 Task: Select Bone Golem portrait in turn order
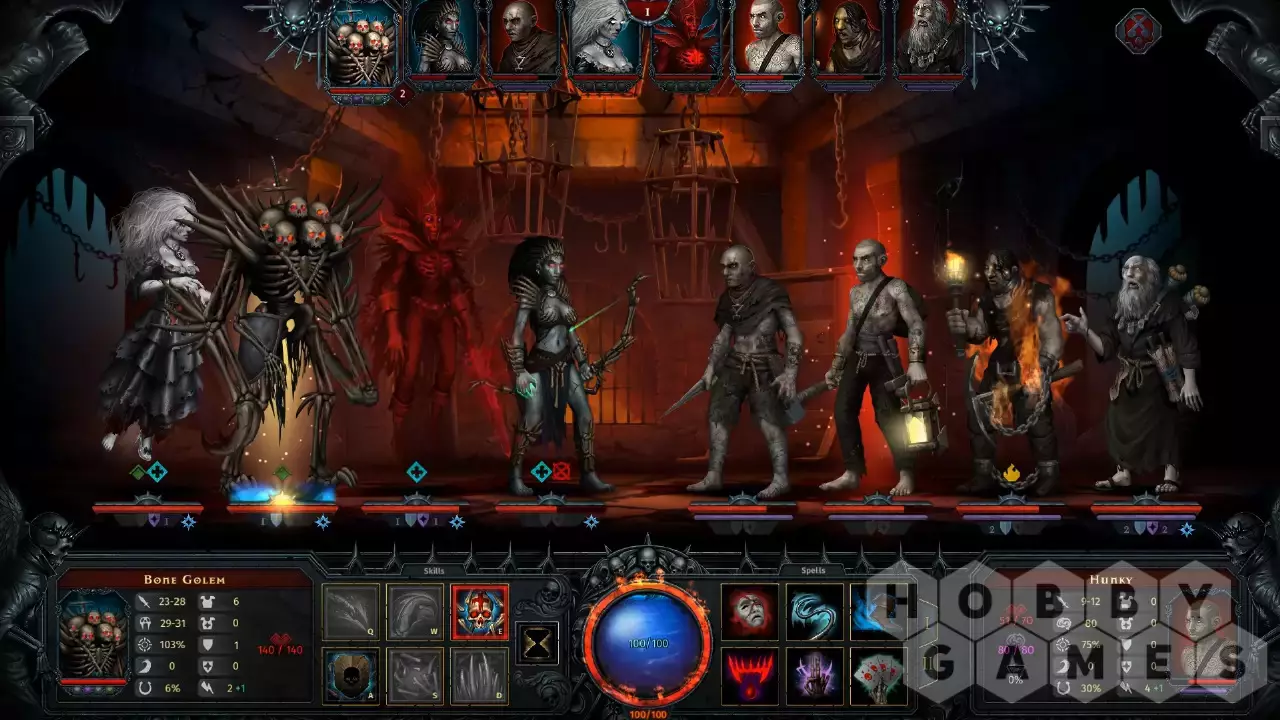[x=362, y=46]
